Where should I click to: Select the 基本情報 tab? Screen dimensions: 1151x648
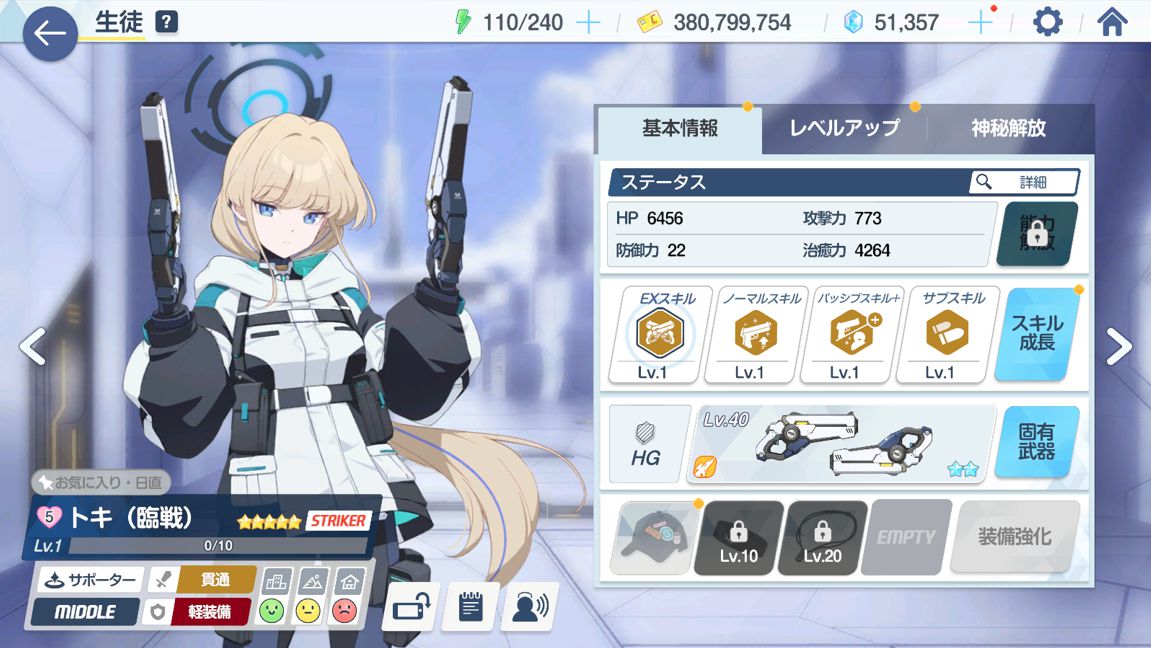680,128
